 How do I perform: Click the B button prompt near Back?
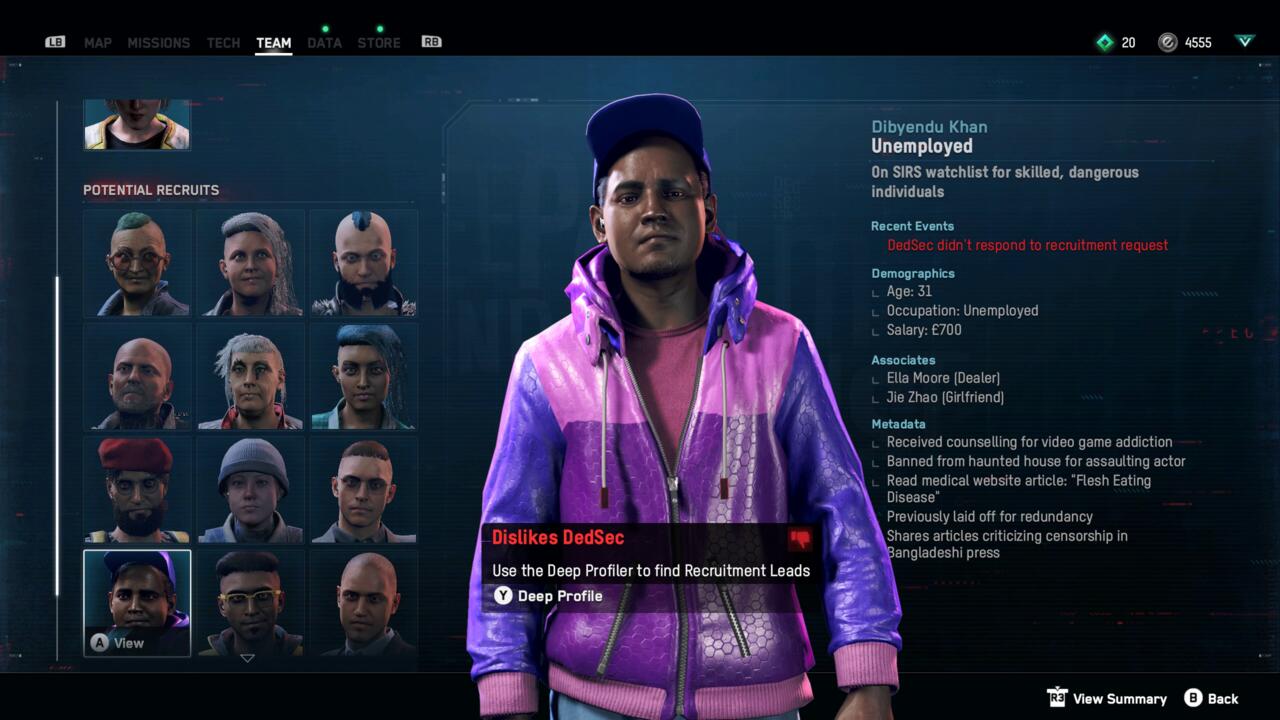(1192, 698)
